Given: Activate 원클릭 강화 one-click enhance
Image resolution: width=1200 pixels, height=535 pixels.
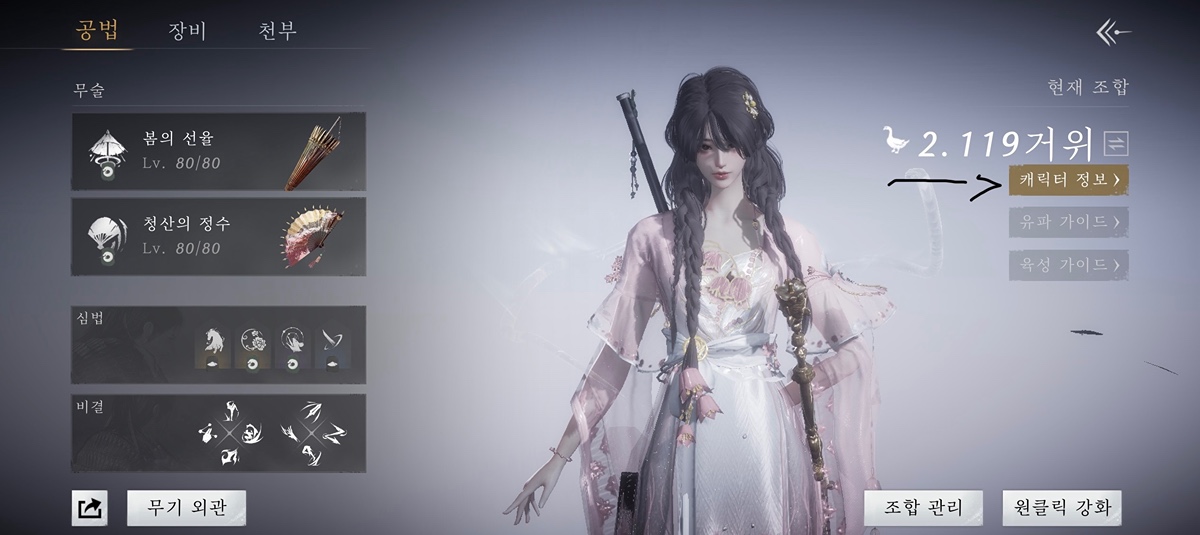Looking at the screenshot, I should pyautogui.click(x=1062, y=508).
